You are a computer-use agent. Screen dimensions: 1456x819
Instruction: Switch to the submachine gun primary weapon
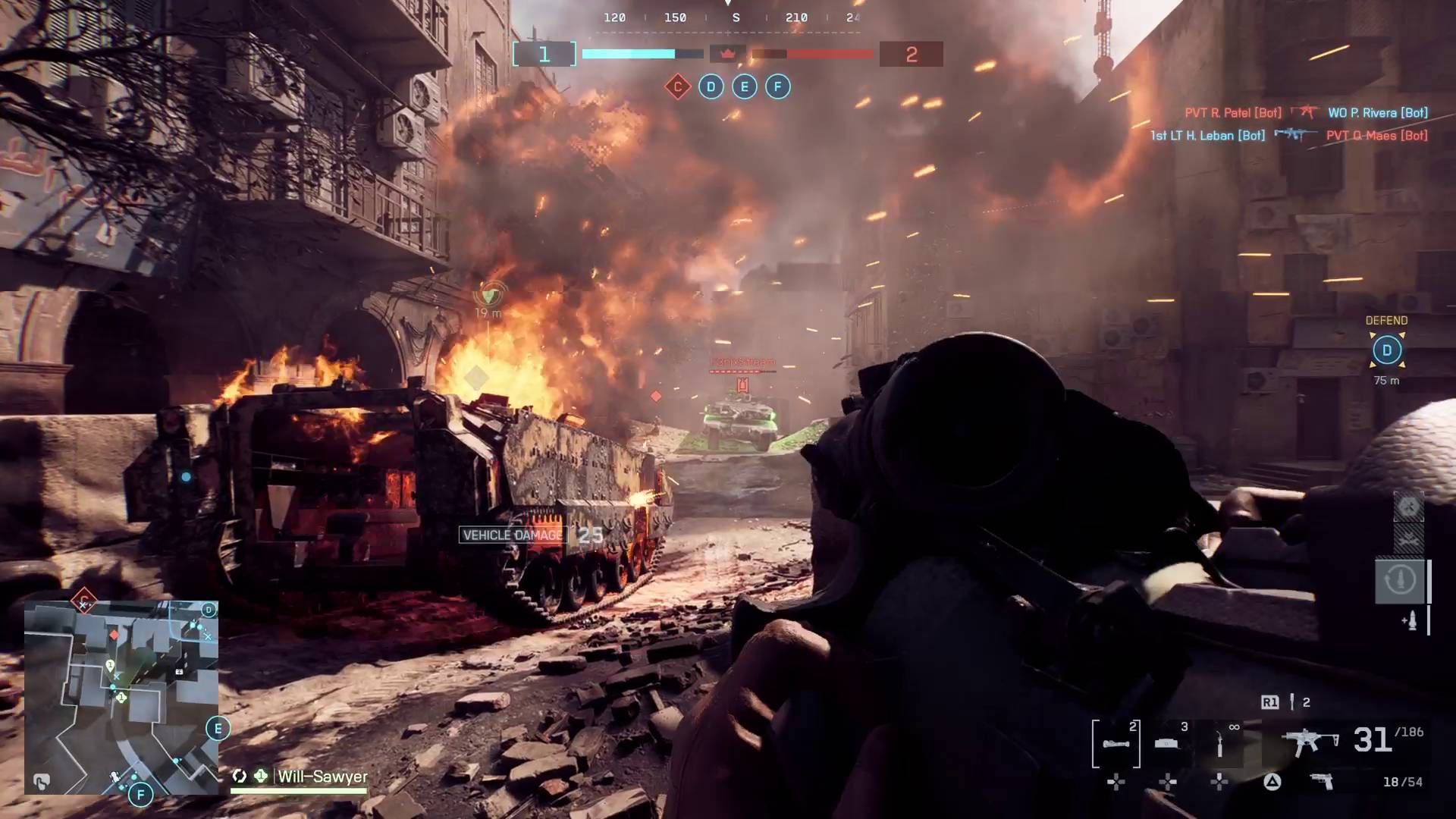point(1309,741)
